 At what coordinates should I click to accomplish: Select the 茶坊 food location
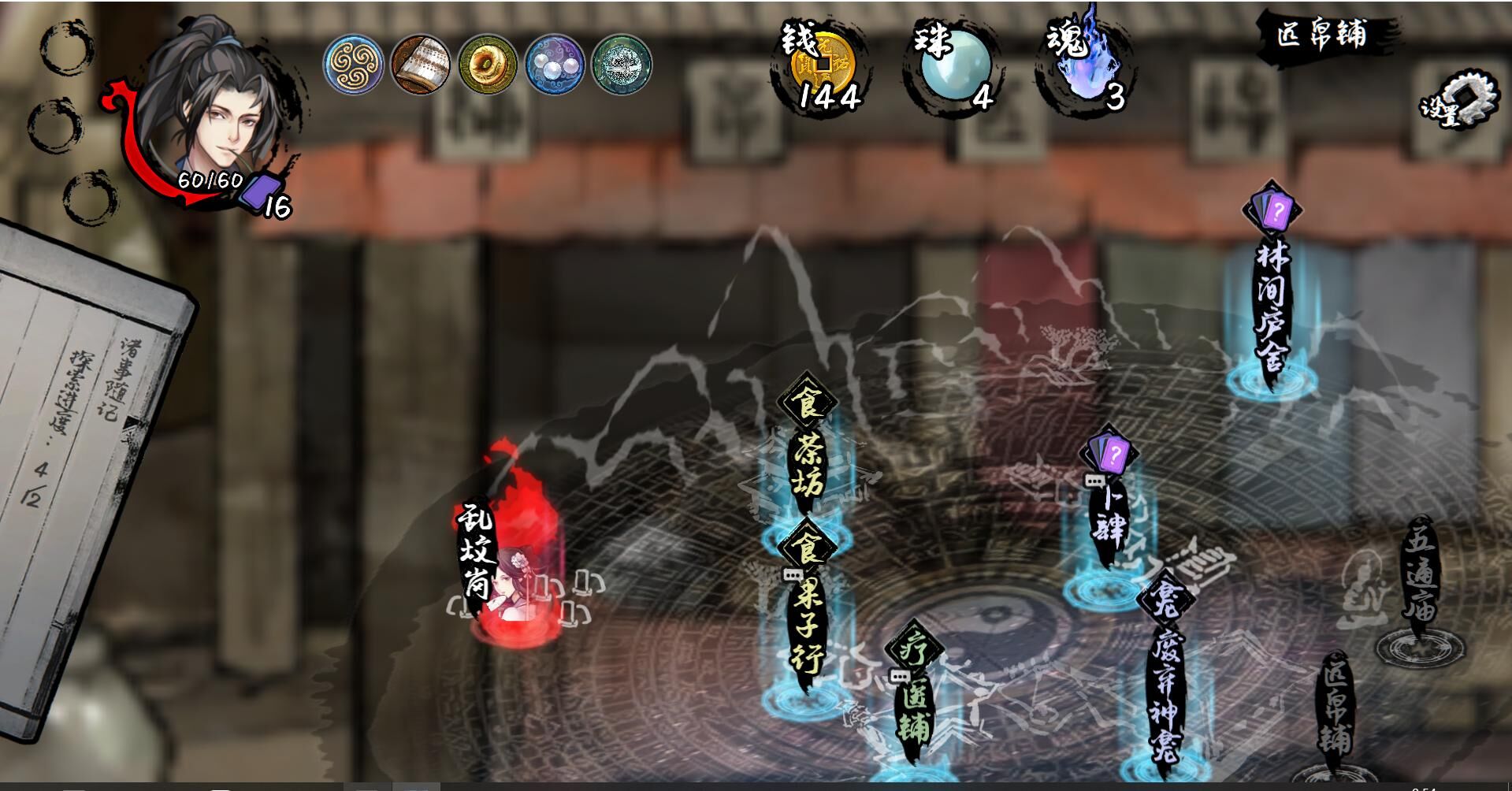pyautogui.click(x=808, y=465)
